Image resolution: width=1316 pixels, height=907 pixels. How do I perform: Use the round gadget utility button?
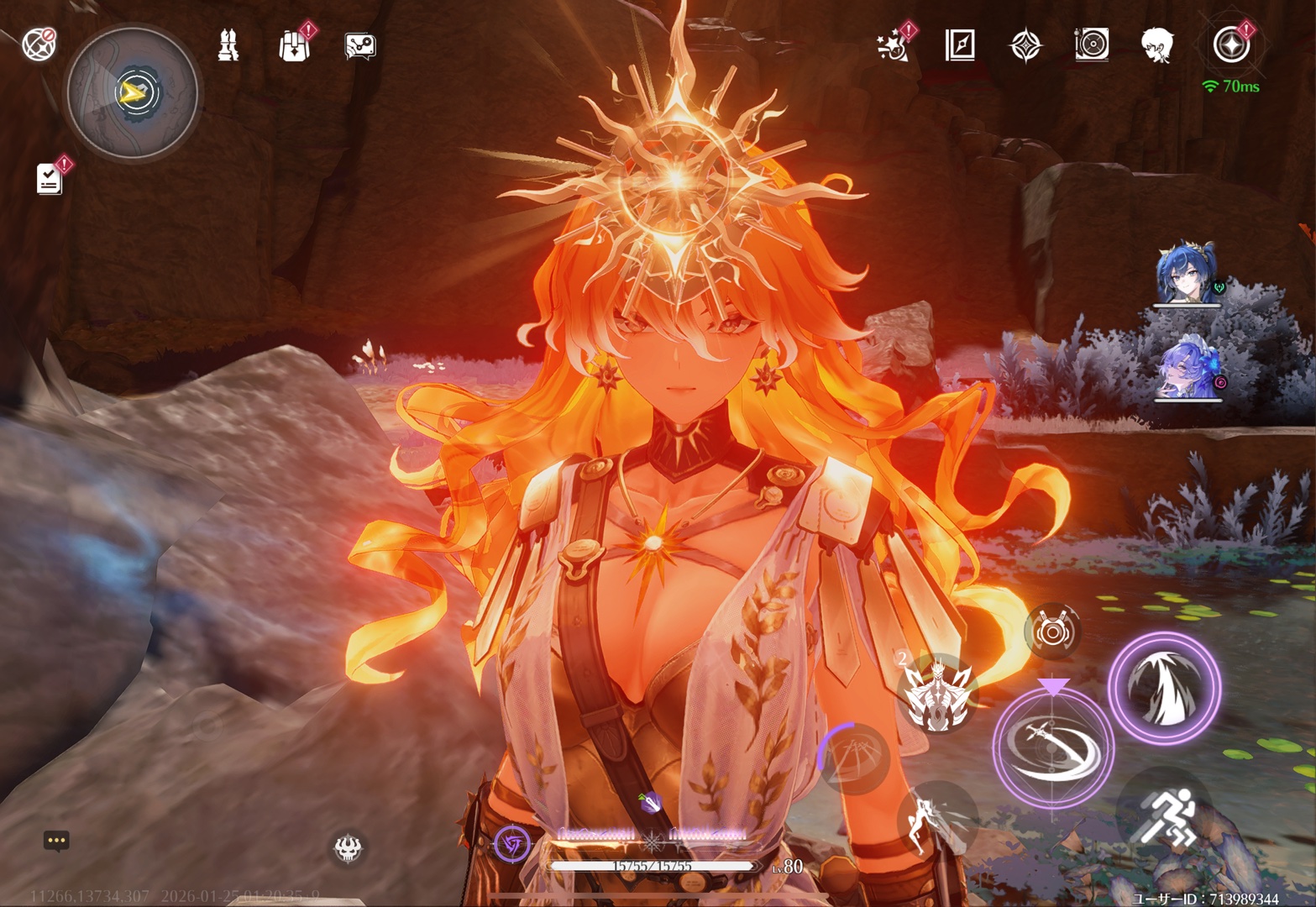pos(1051,632)
